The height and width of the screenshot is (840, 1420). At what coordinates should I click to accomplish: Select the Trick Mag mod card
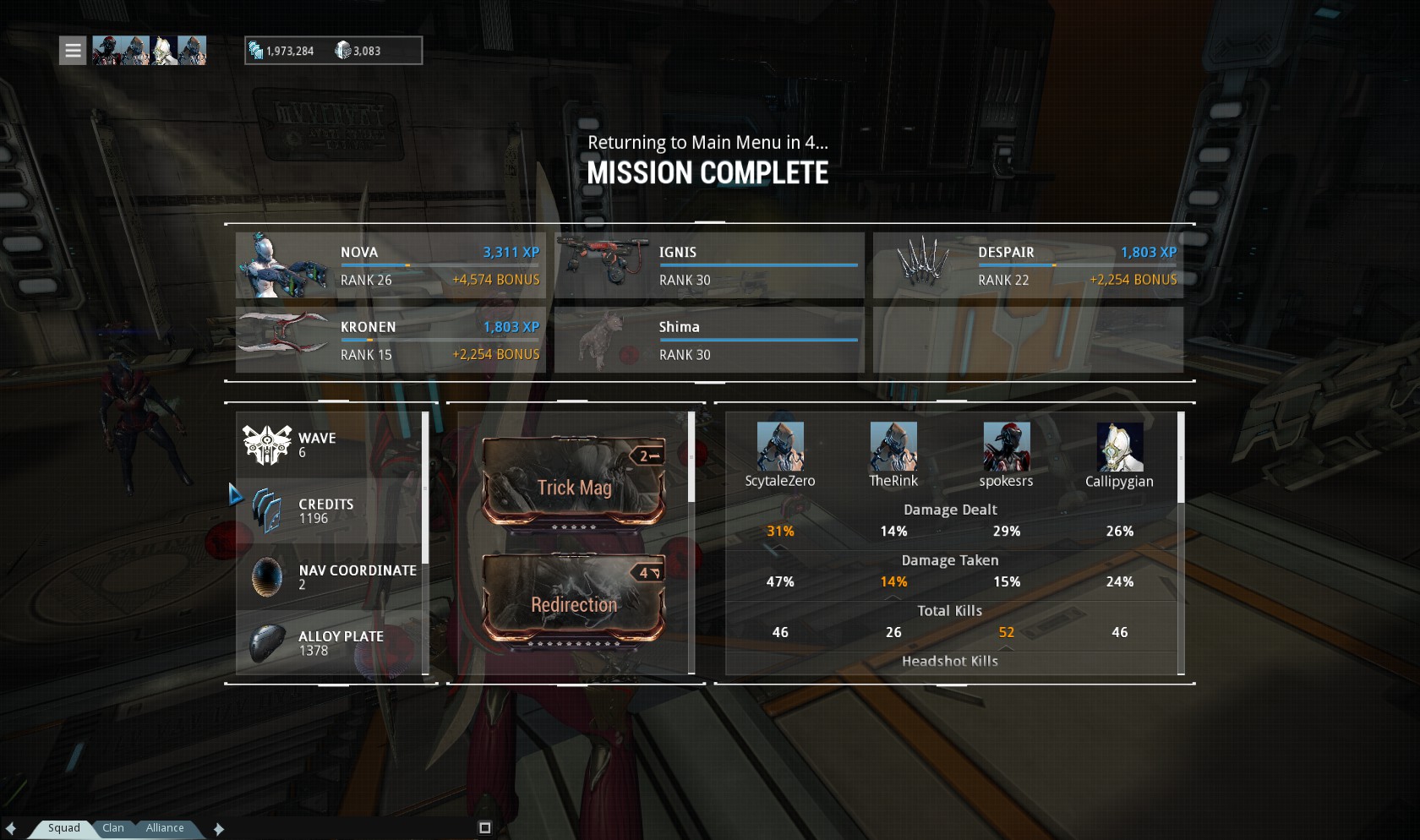coord(574,483)
